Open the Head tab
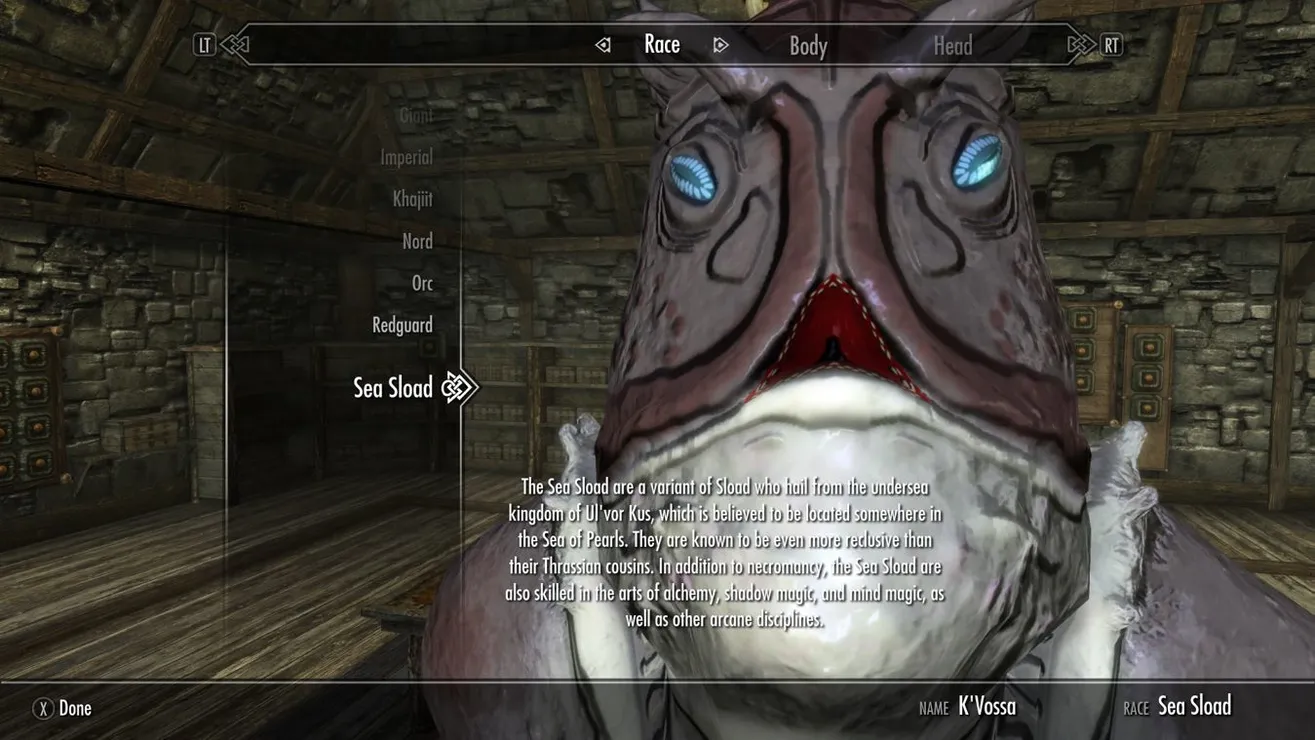 (952, 46)
